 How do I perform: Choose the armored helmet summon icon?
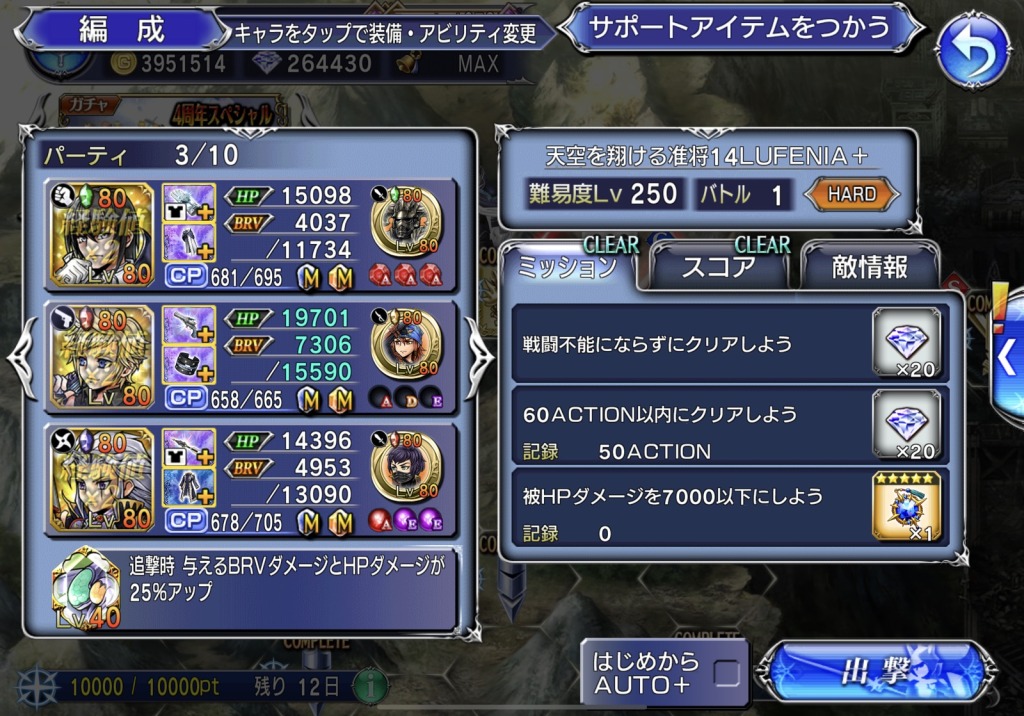[408, 220]
